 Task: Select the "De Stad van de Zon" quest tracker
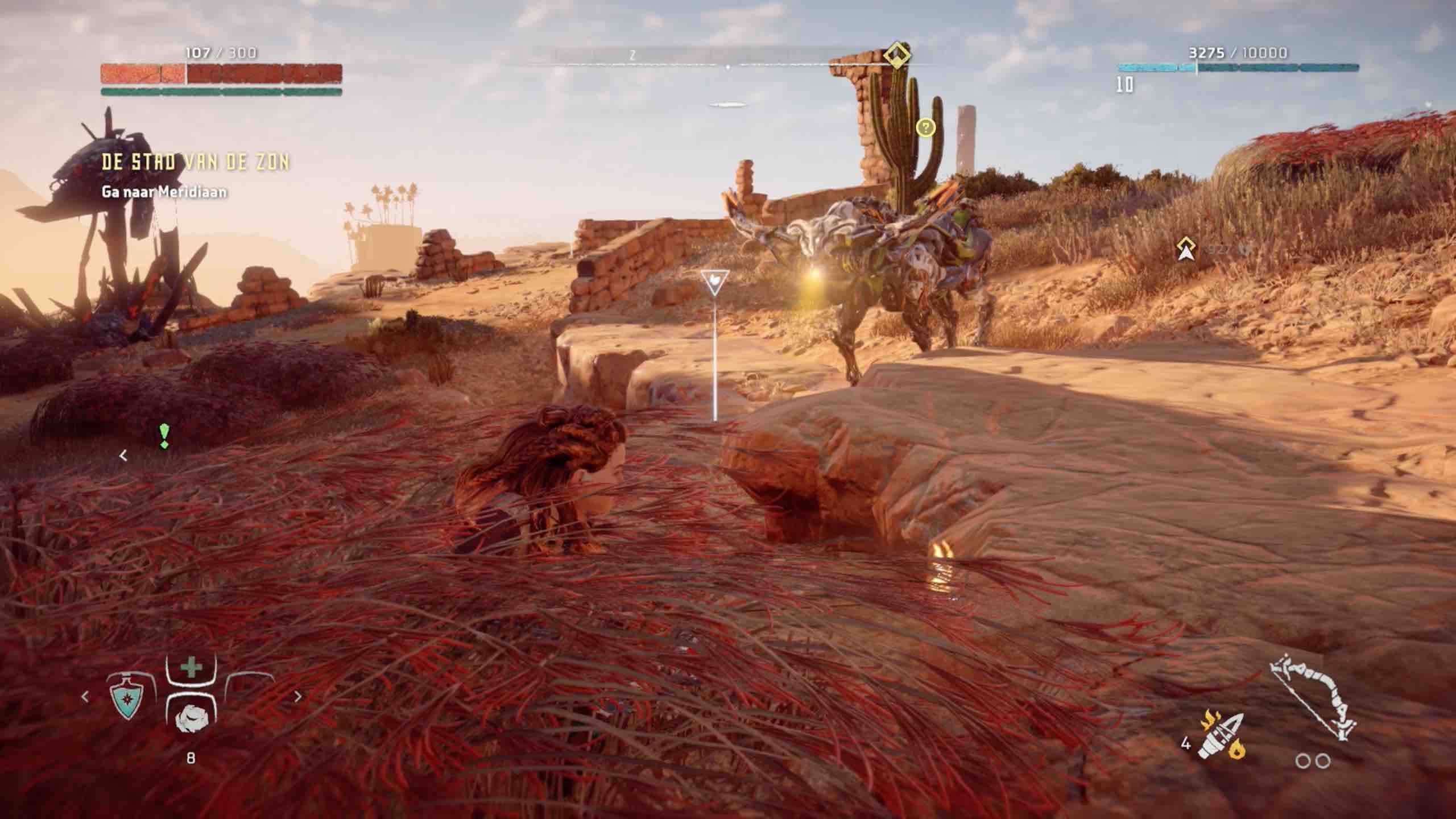[195, 163]
